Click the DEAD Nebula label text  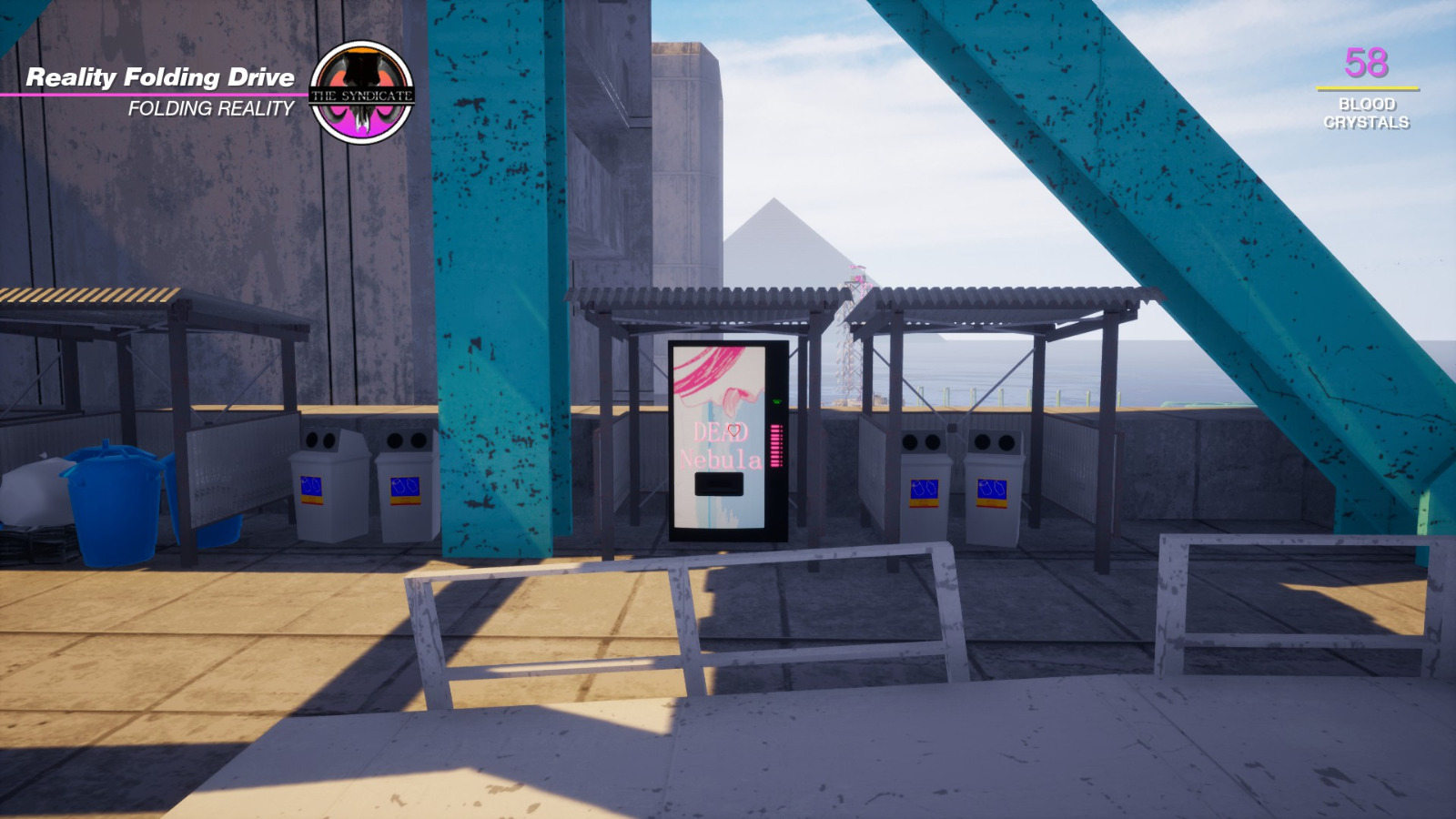[x=719, y=446]
